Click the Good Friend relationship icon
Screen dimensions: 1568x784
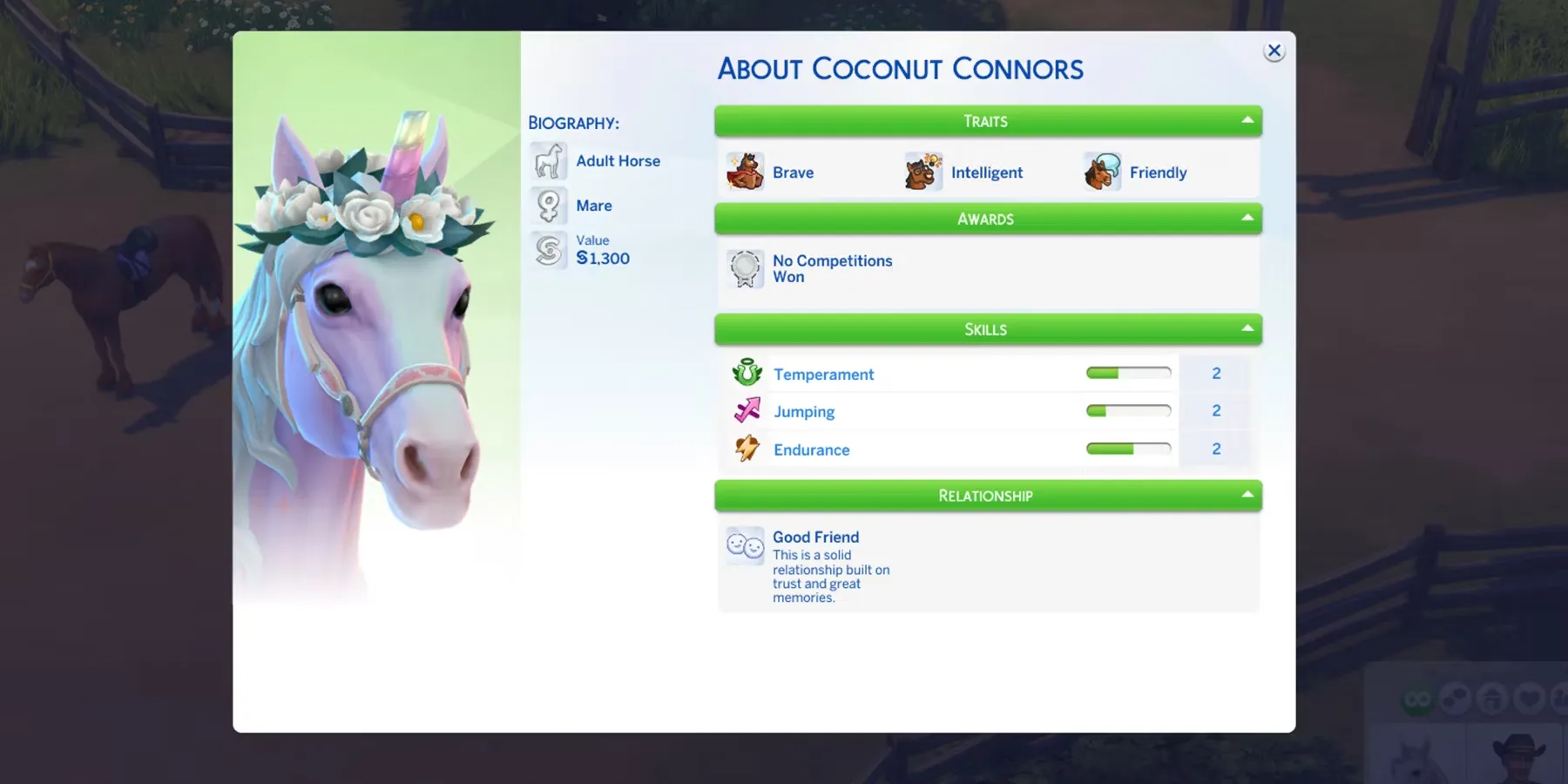pos(745,545)
